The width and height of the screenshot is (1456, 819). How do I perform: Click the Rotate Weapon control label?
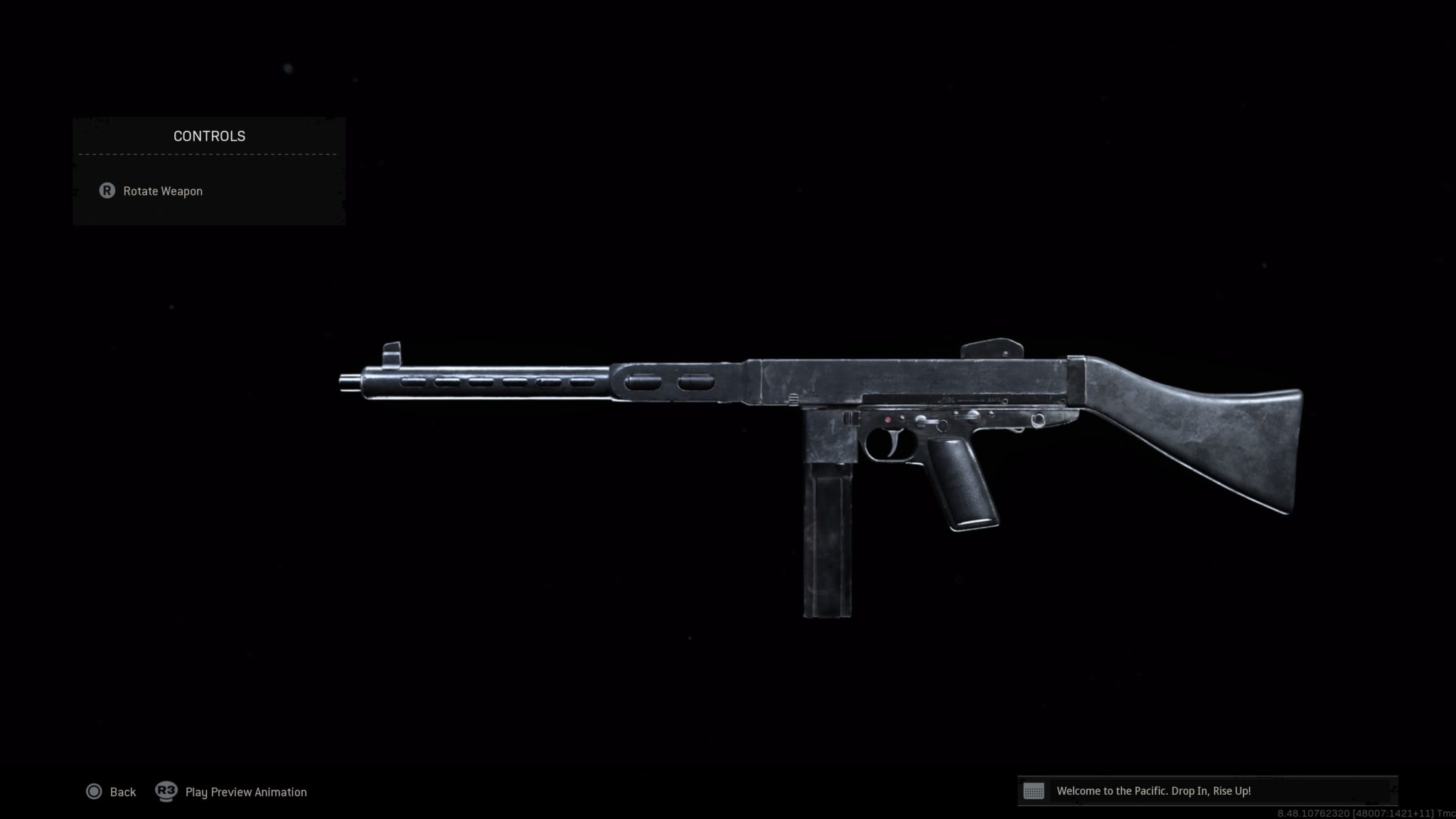[x=161, y=191]
